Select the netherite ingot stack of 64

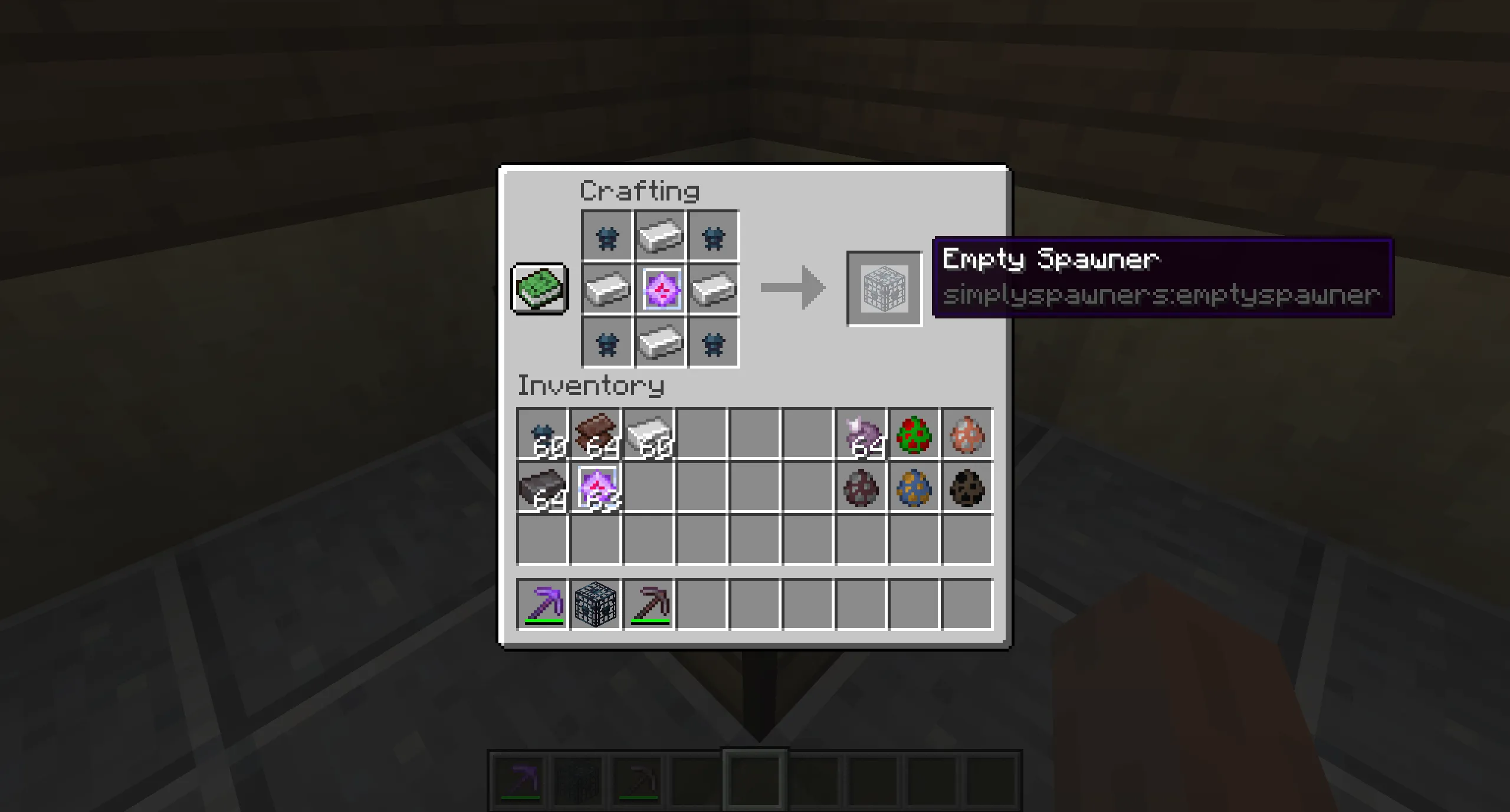coord(541,486)
